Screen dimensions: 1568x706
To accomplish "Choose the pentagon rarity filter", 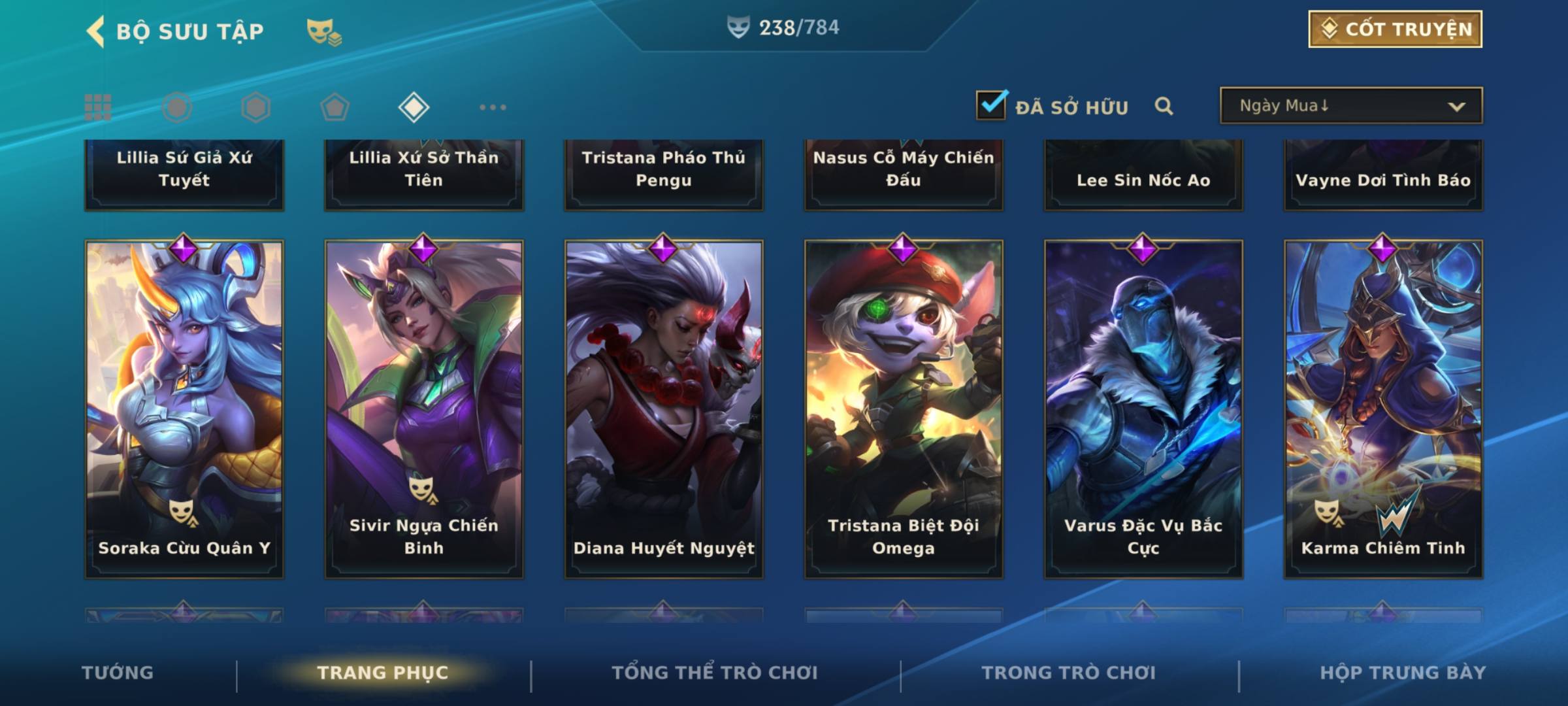I will click(x=335, y=107).
